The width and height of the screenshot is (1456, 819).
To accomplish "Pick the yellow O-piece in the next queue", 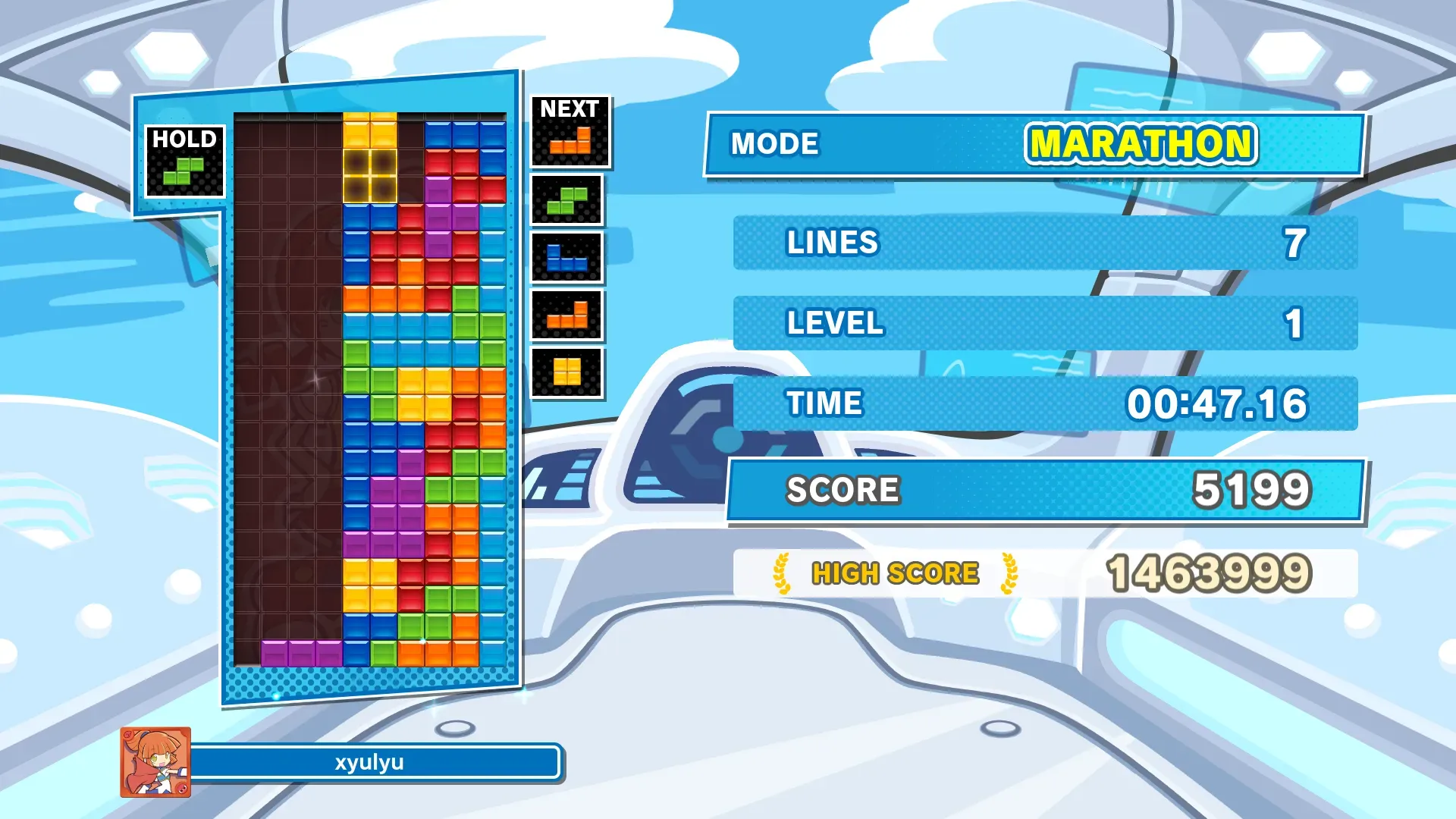I will point(566,372).
